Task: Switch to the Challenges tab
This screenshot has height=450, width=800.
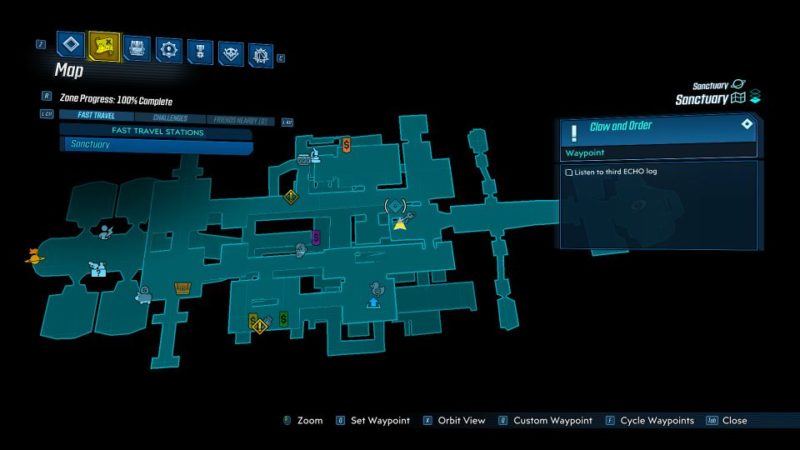Action: coord(170,118)
